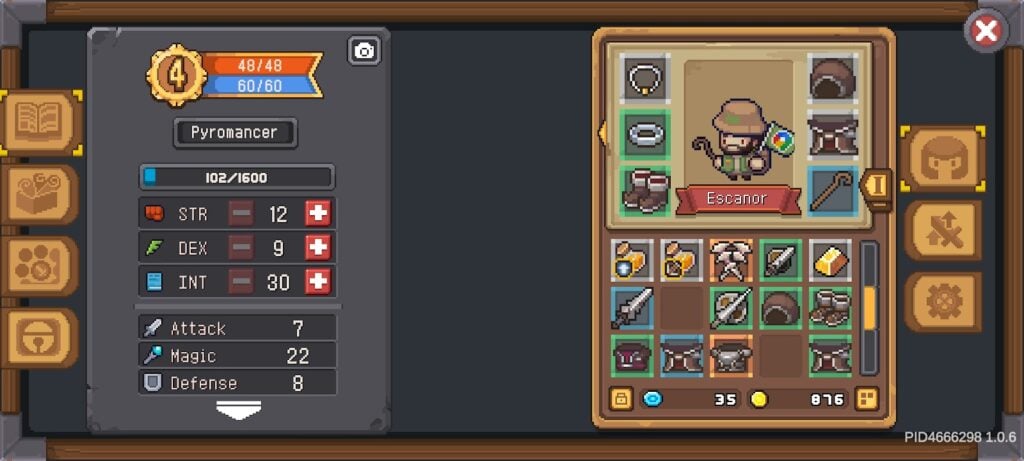
Task: Select the helmet equipment tab
Action: [x=941, y=159]
